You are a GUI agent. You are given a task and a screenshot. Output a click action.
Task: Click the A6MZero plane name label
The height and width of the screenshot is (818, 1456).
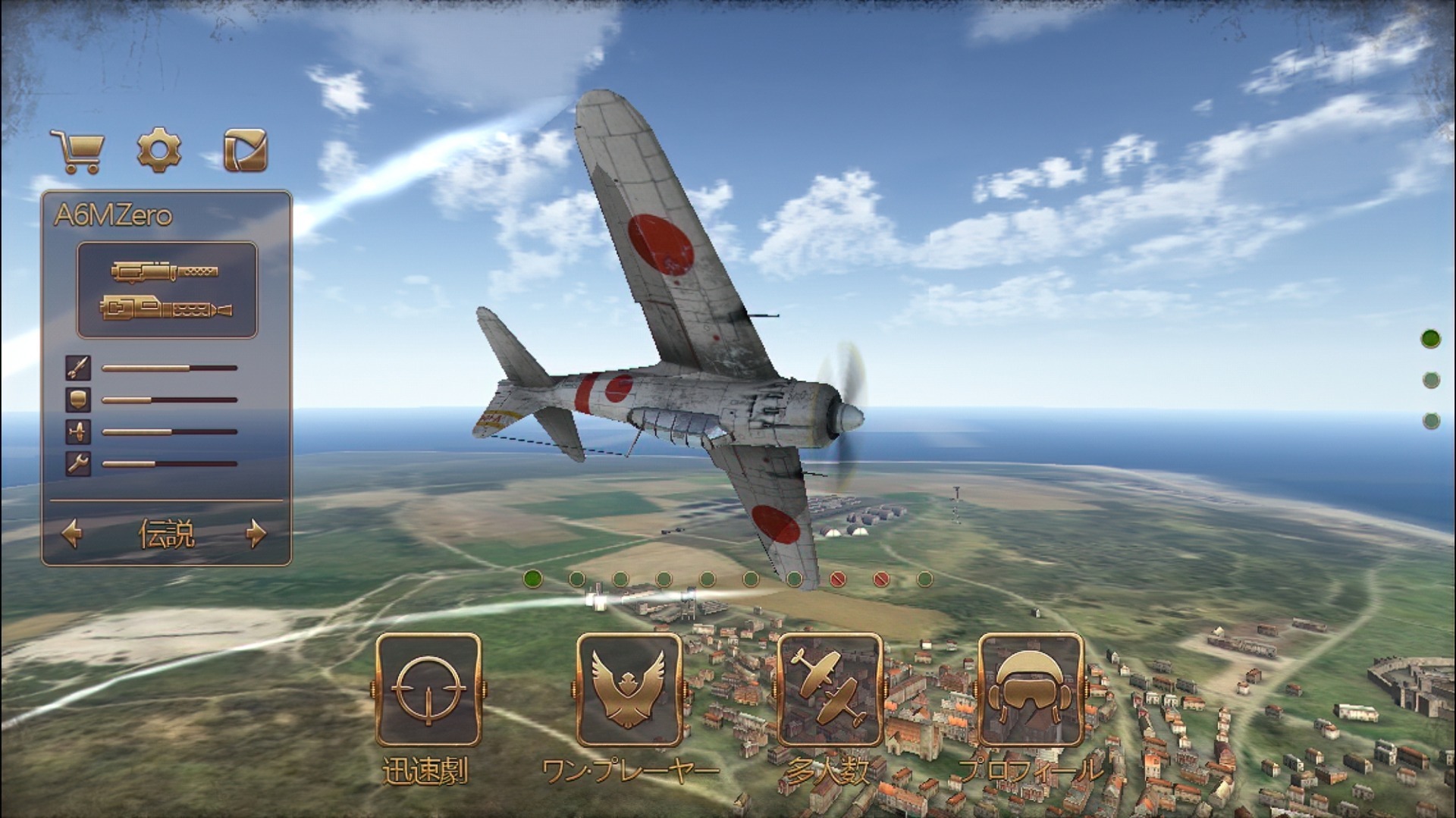[112, 213]
